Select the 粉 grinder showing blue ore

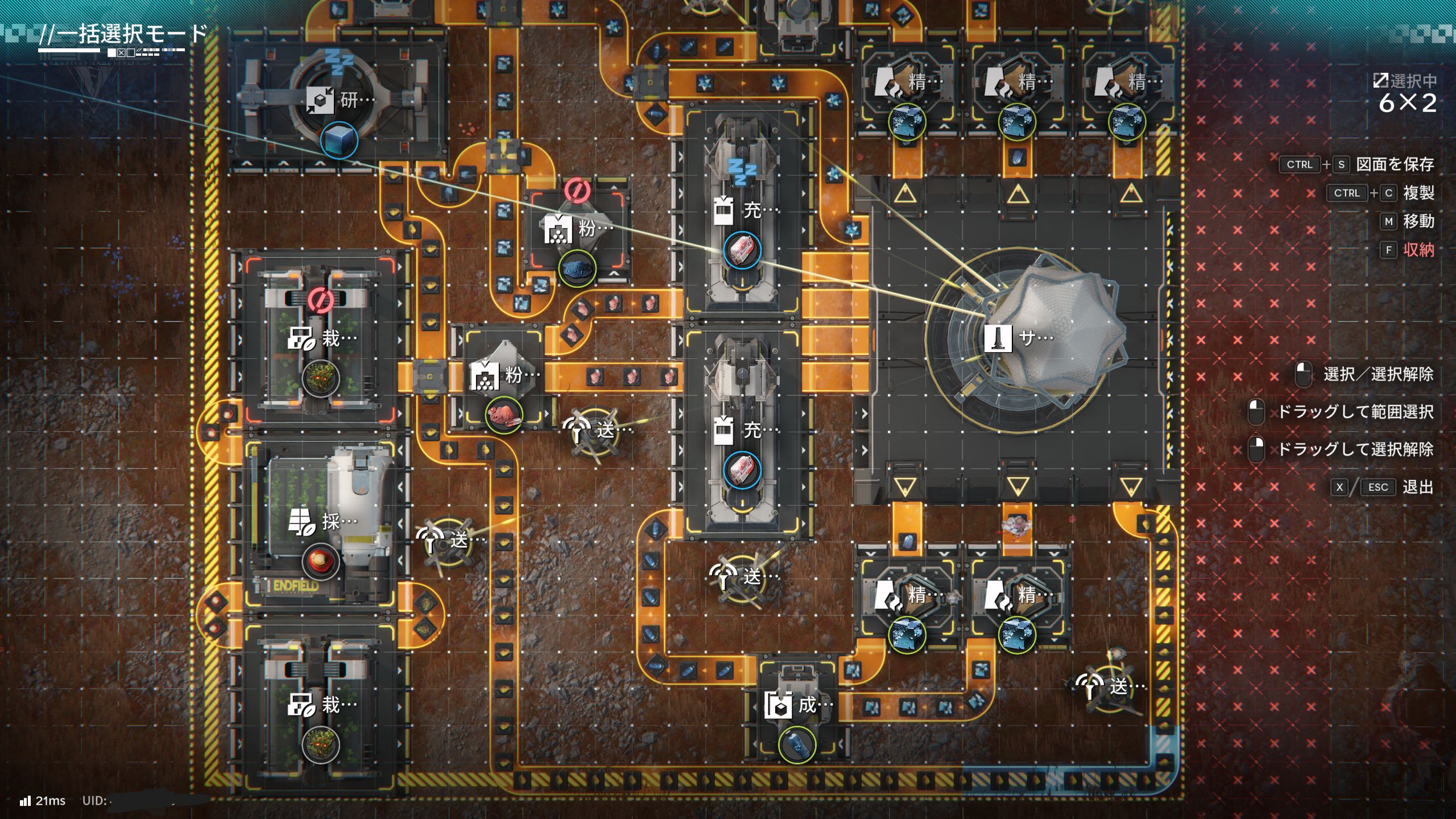[578, 229]
